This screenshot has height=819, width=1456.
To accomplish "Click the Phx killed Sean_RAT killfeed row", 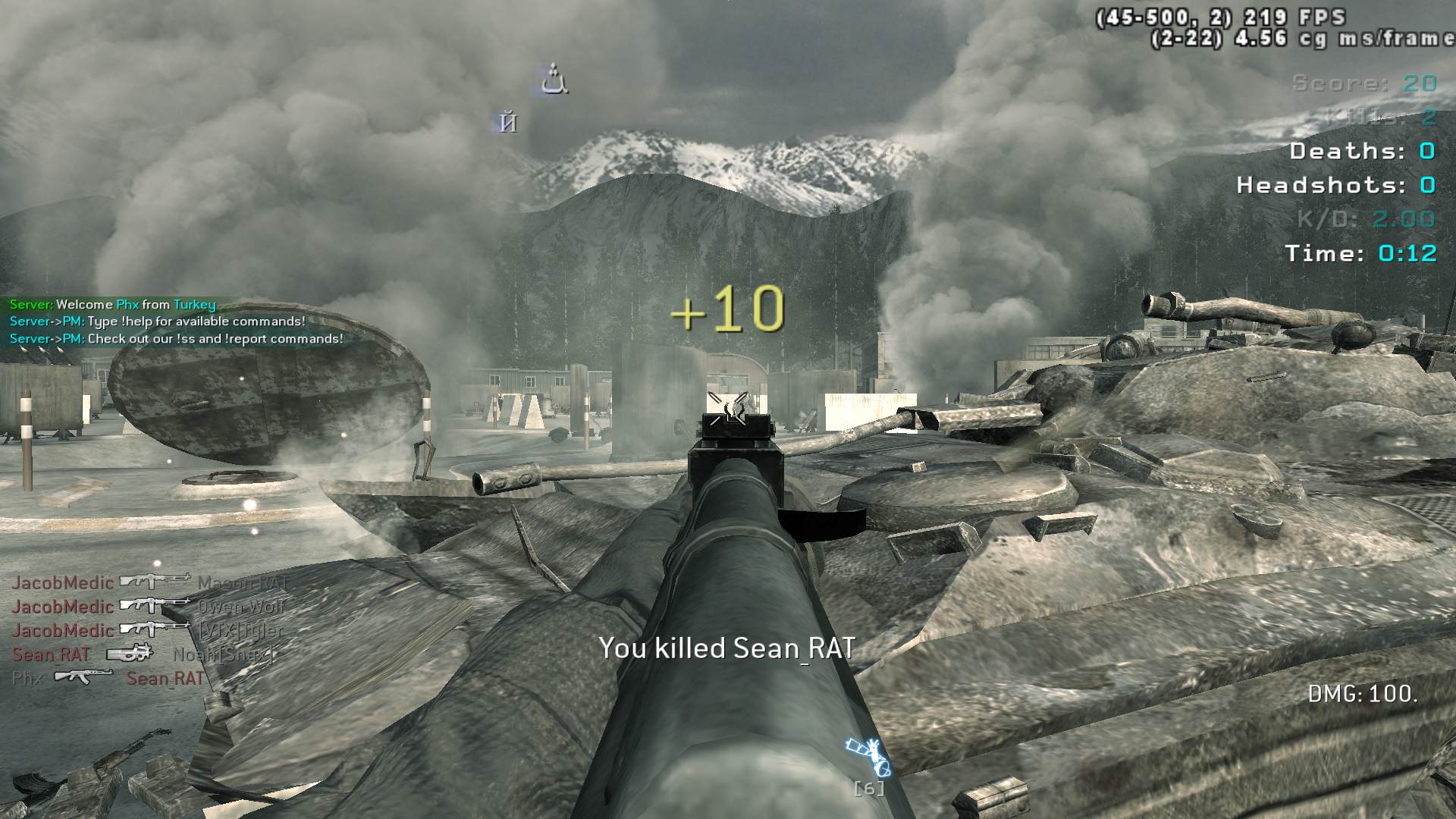I will coord(108,678).
